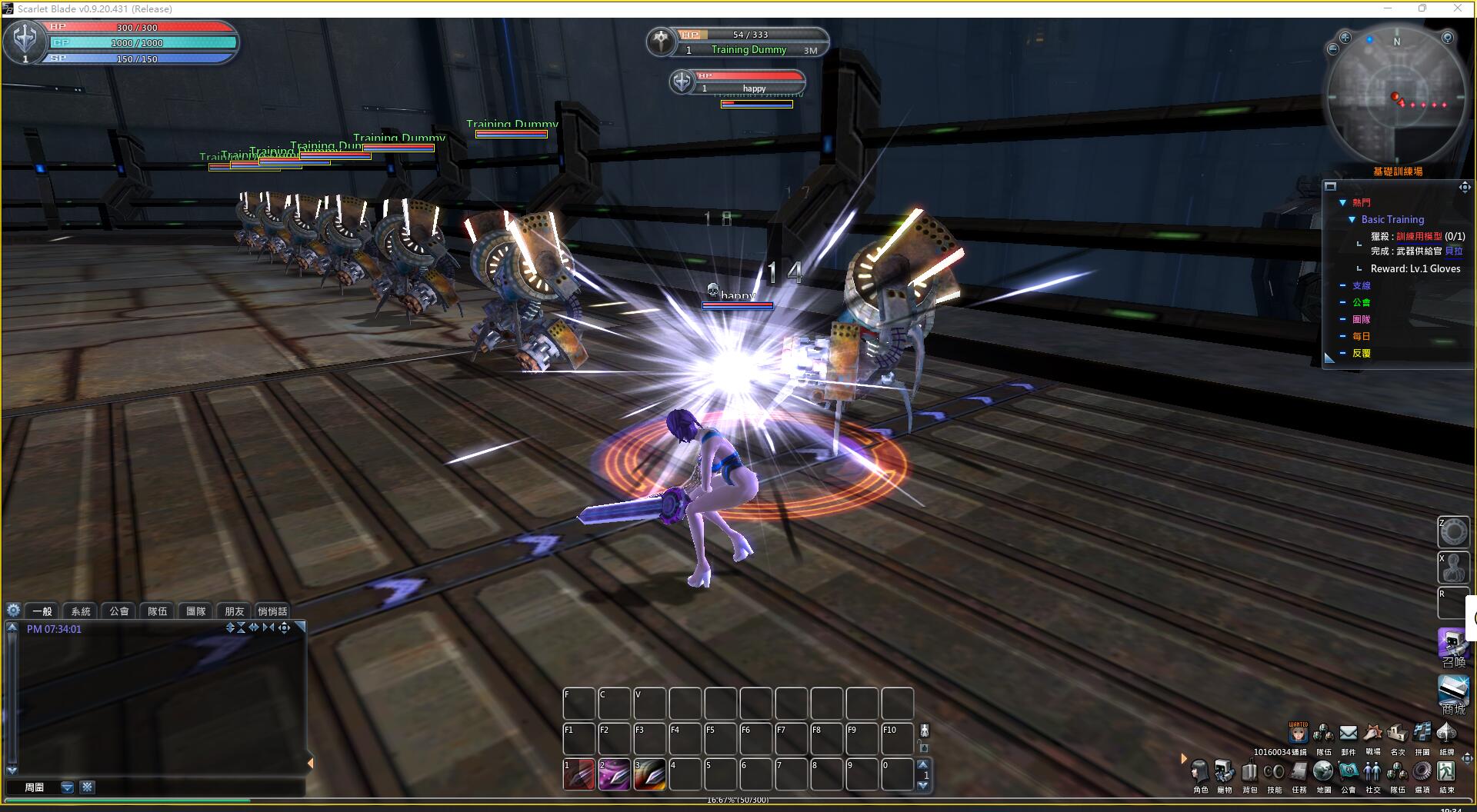This screenshot has height=812, width=1477.
Task: Open the 郵件 mail envelope
Action: (x=1348, y=734)
